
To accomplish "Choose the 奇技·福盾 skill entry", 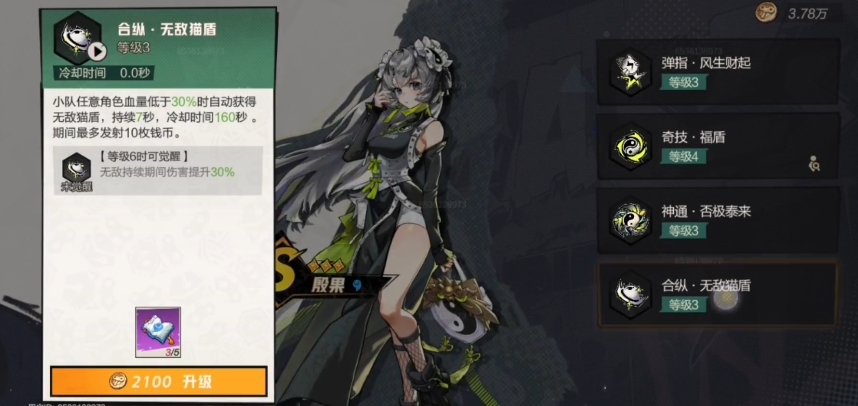I will [x=716, y=146].
